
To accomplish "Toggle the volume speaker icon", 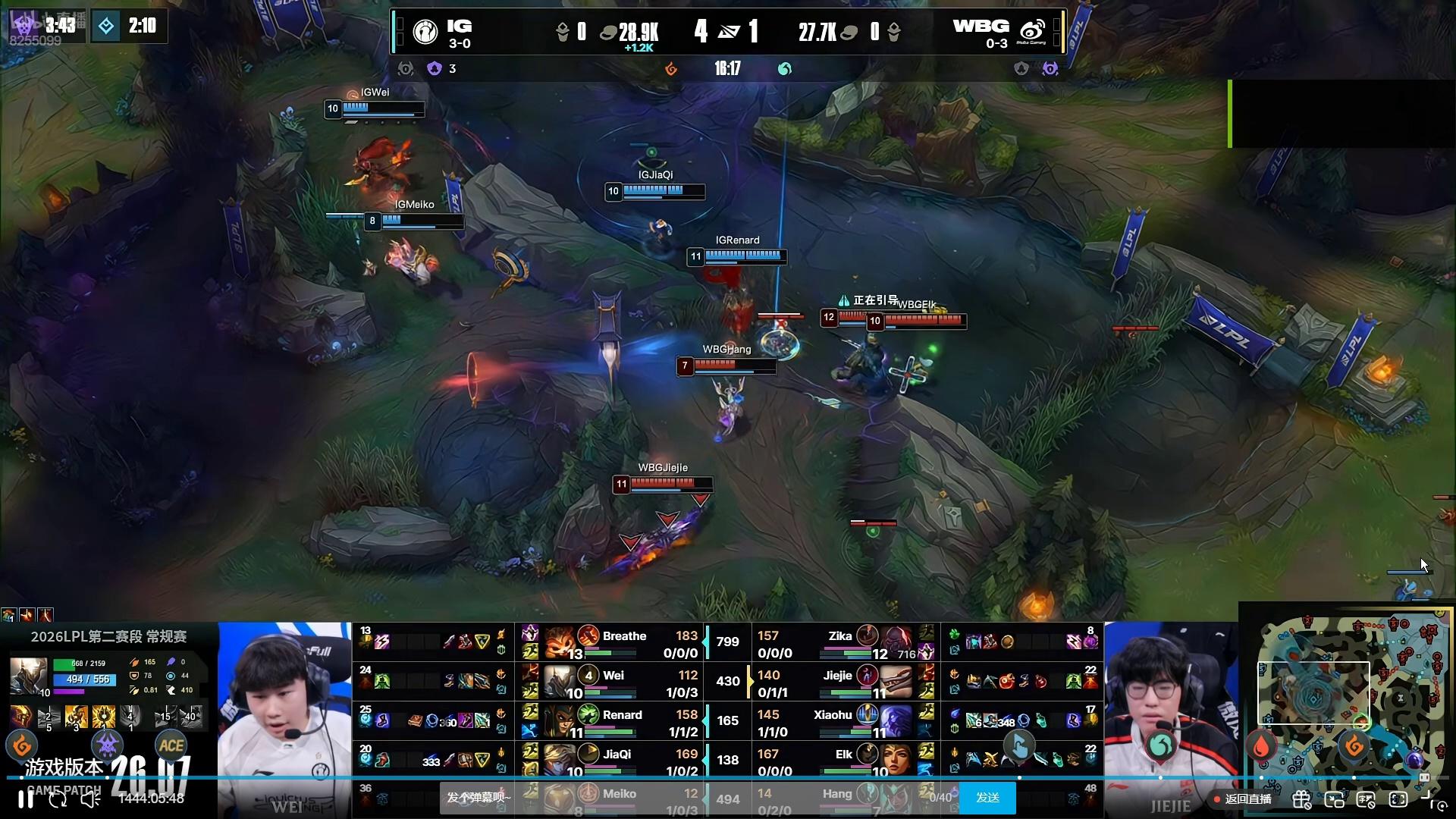I will [x=90, y=799].
